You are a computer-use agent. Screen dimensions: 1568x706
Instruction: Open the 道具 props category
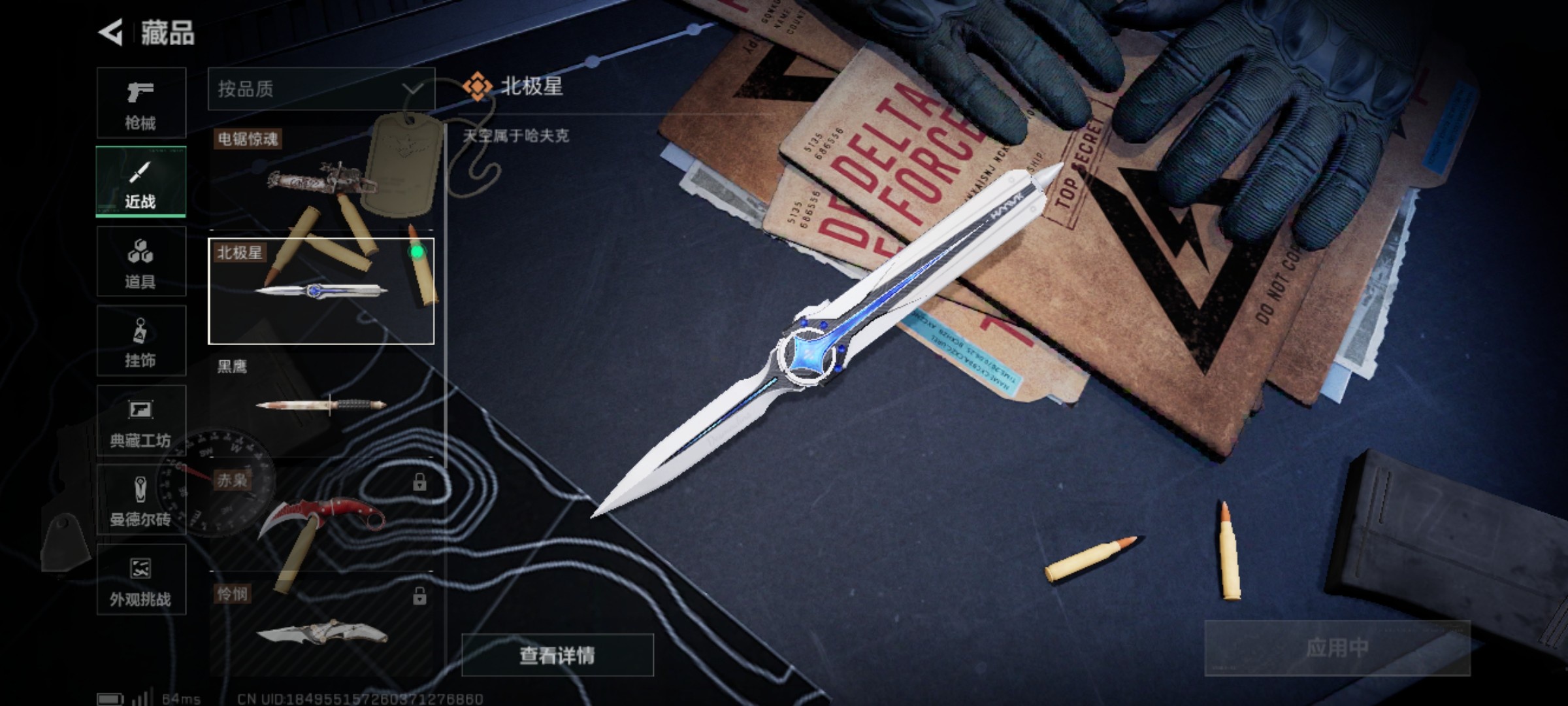tap(140, 261)
